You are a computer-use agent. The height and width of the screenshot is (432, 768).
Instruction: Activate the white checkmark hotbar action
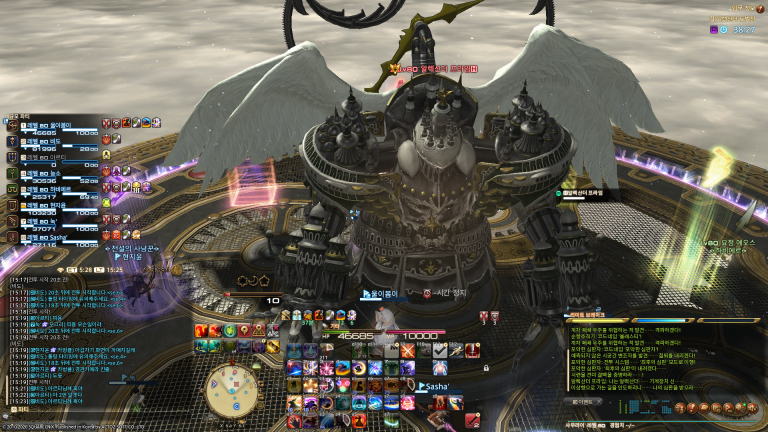tap(440, 351)
